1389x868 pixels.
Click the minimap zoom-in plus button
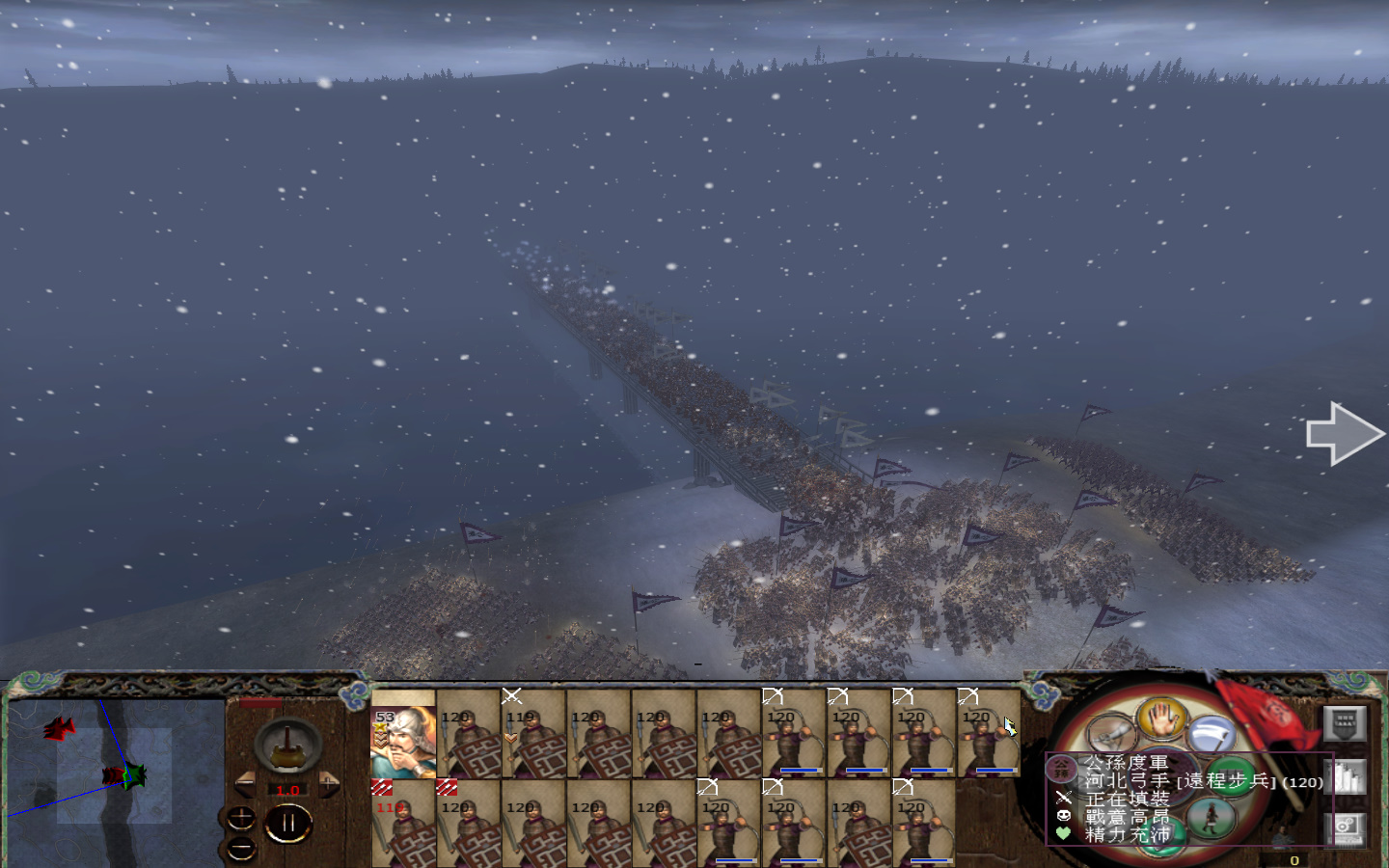[x=241, y=816]
